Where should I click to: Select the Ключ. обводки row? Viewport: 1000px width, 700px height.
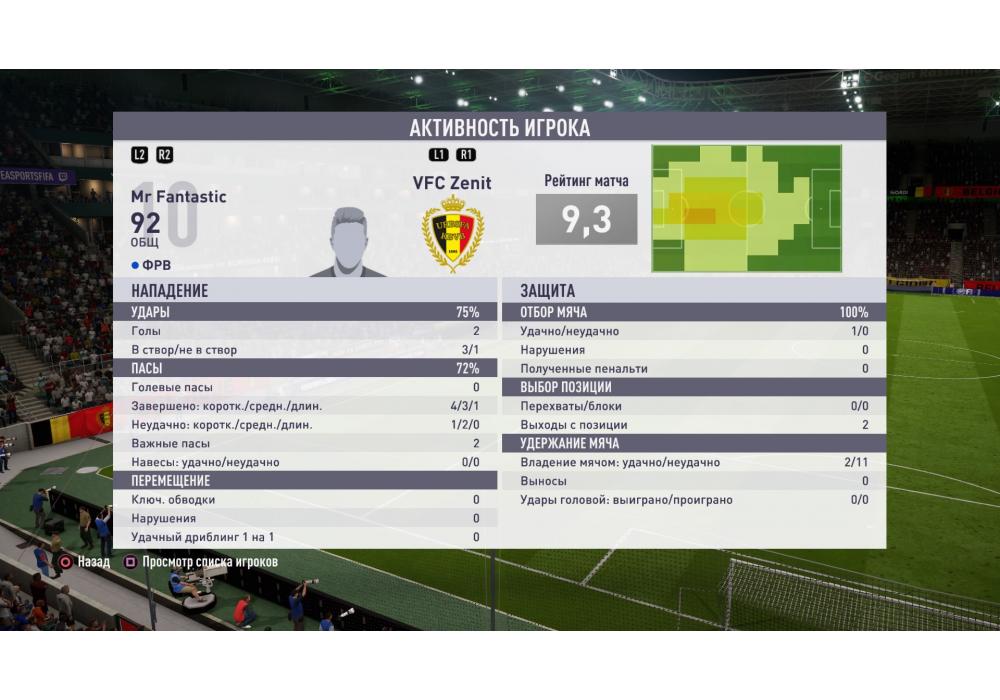[x=305, y=500]
